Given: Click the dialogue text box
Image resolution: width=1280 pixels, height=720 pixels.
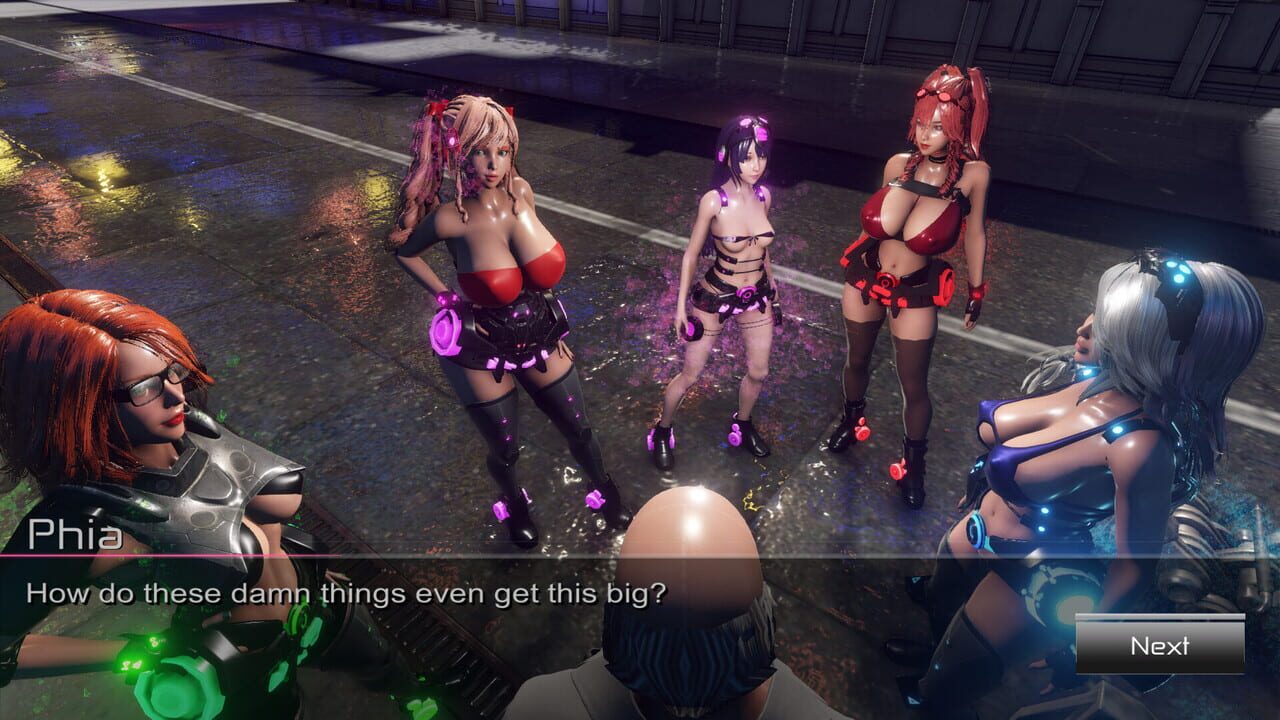Looking at the screenshot, I should click(400, 590).
